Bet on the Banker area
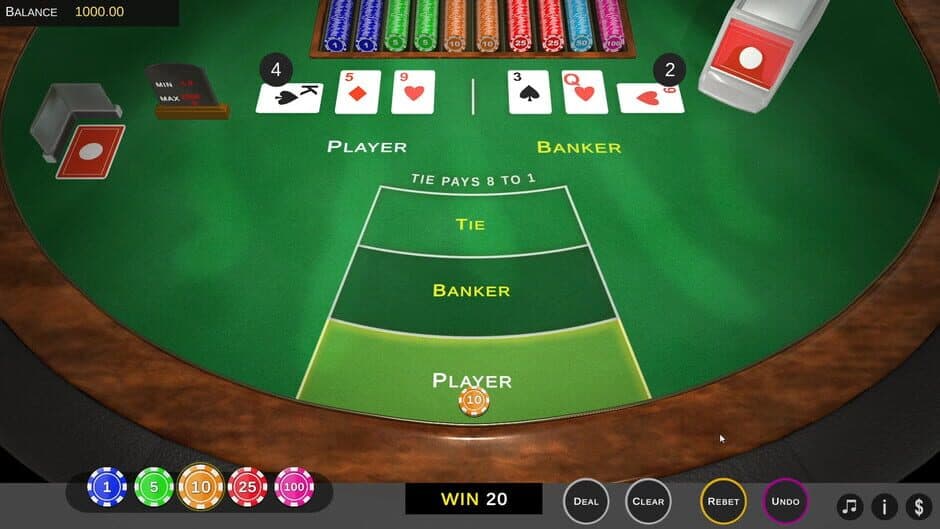940x529 pixels. click(471, 291)
